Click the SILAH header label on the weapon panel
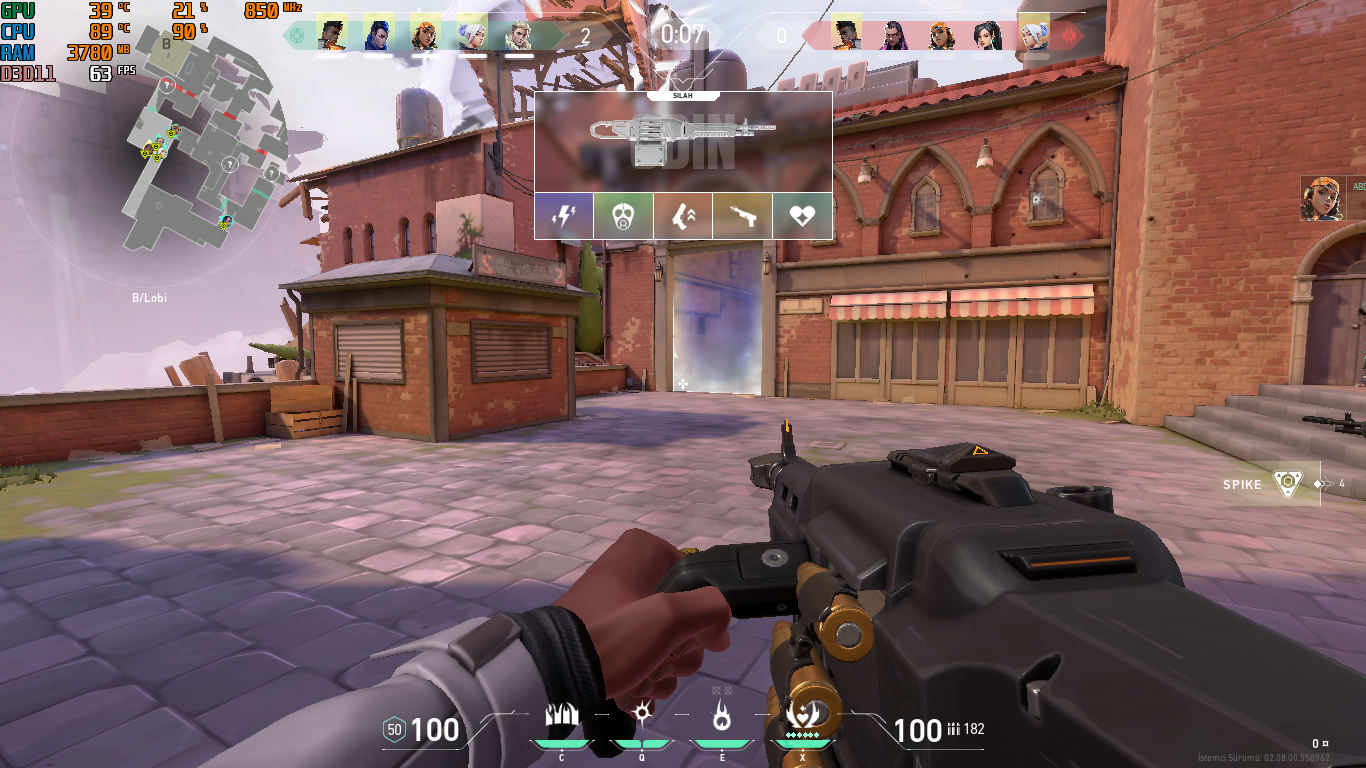Viewport: 1366px width, 768px height. pos(683,96)
